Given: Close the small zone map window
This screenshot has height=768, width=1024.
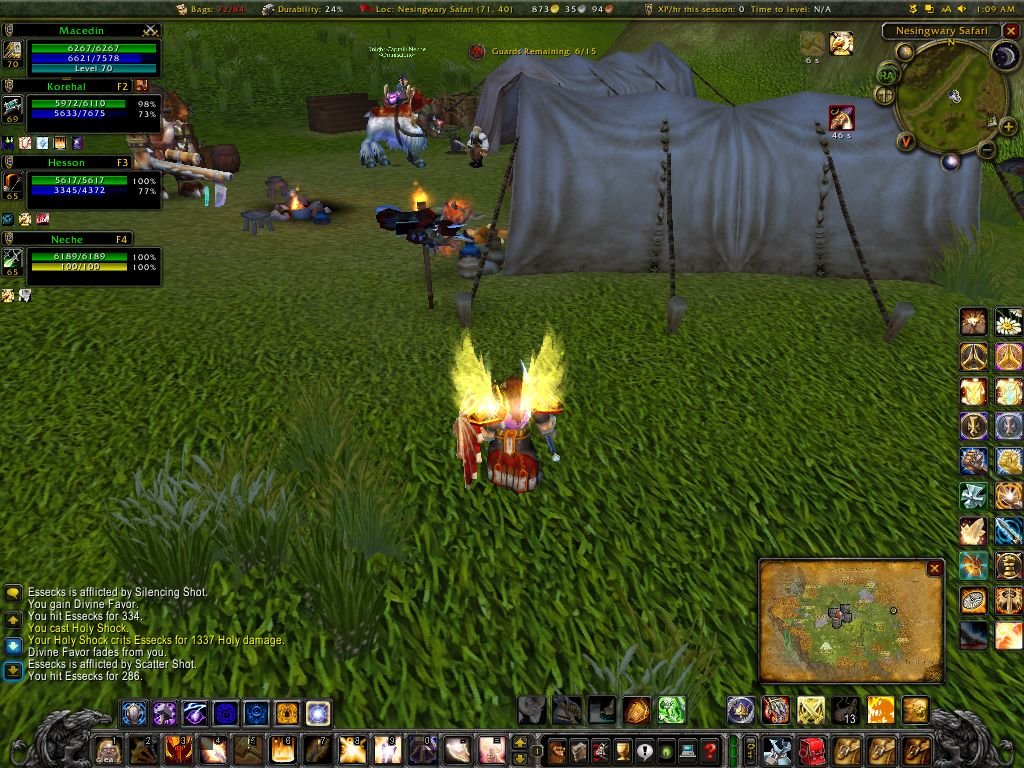Looking at the screenshot, I should coord(935,568).
